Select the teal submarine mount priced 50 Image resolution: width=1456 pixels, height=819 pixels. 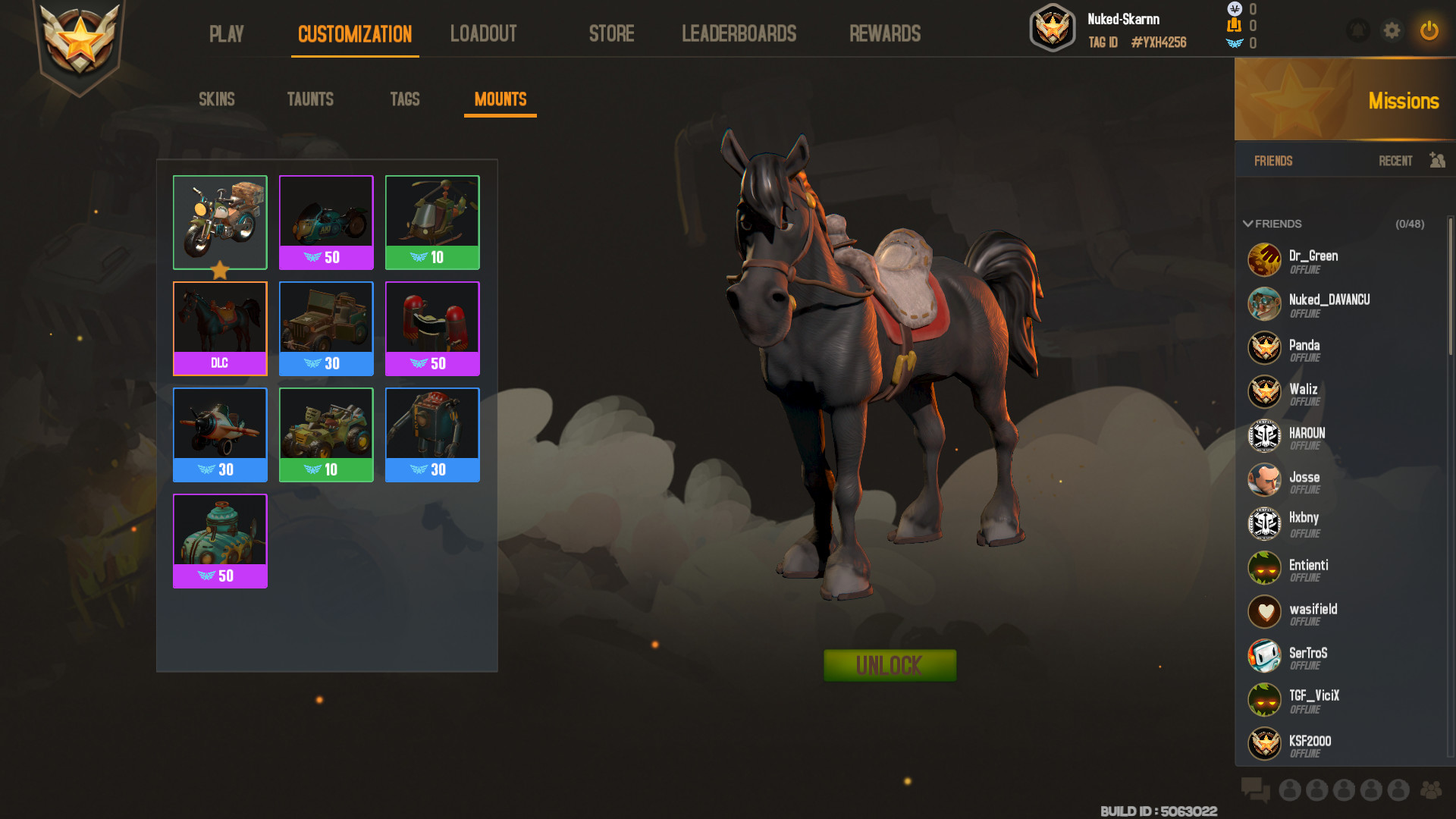220,531
